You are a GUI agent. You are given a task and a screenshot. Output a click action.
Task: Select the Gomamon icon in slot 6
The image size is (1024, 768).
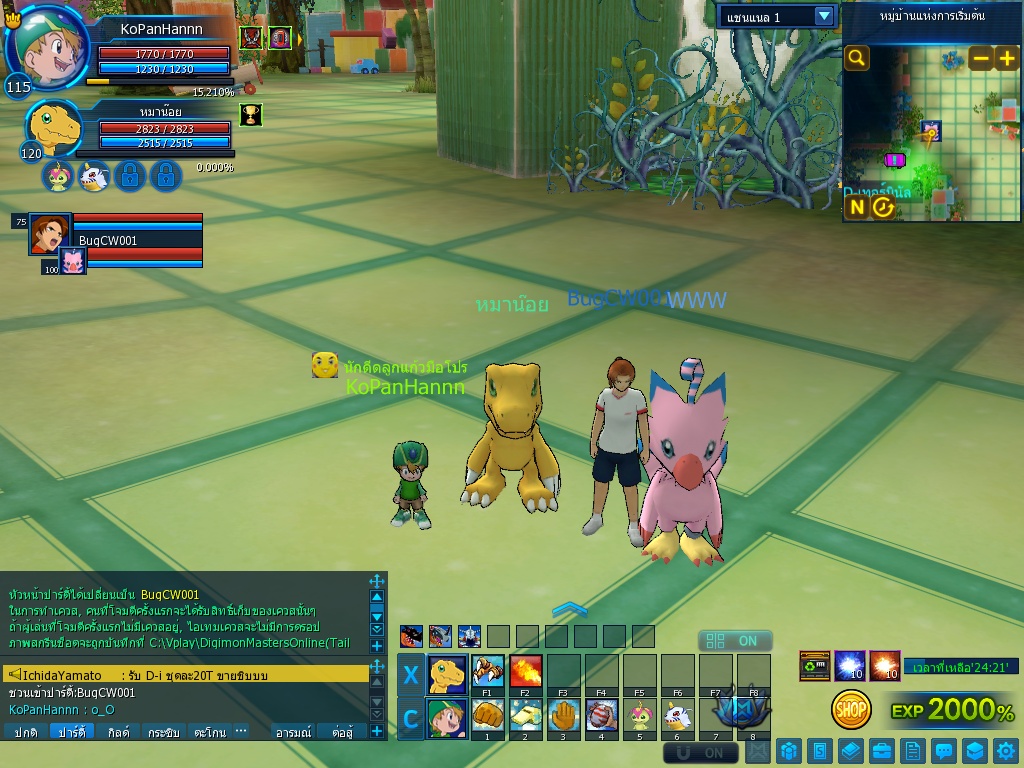pos(677,716)
